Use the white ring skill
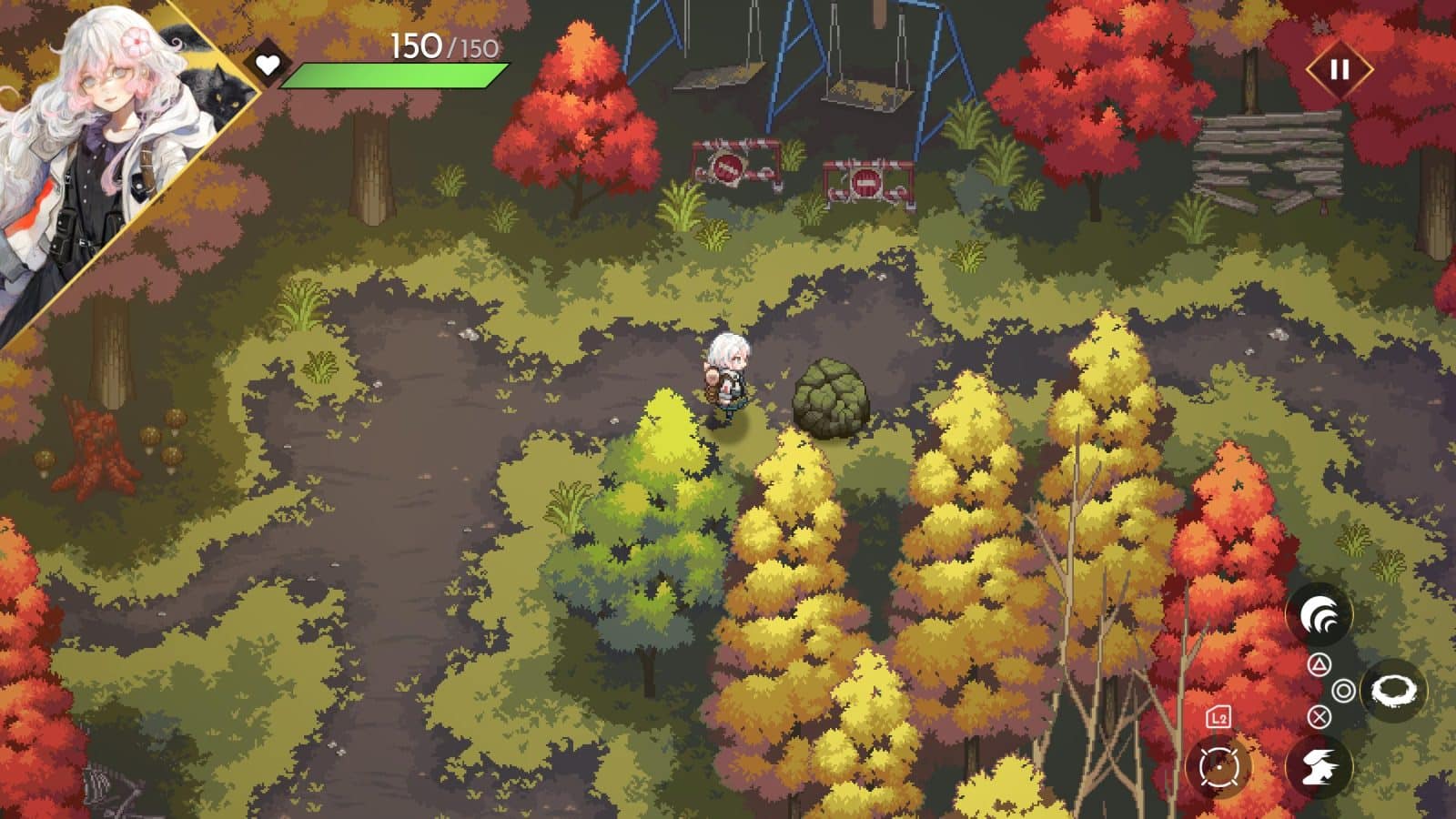1456x819 pixels. pos(1393,691)
